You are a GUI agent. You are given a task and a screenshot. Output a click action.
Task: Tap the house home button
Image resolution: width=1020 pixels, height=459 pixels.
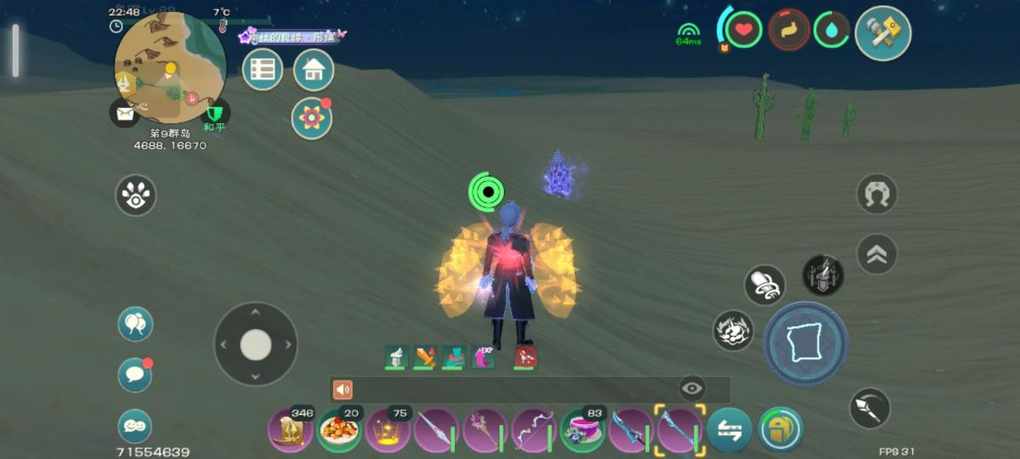[x=314, y=70]
